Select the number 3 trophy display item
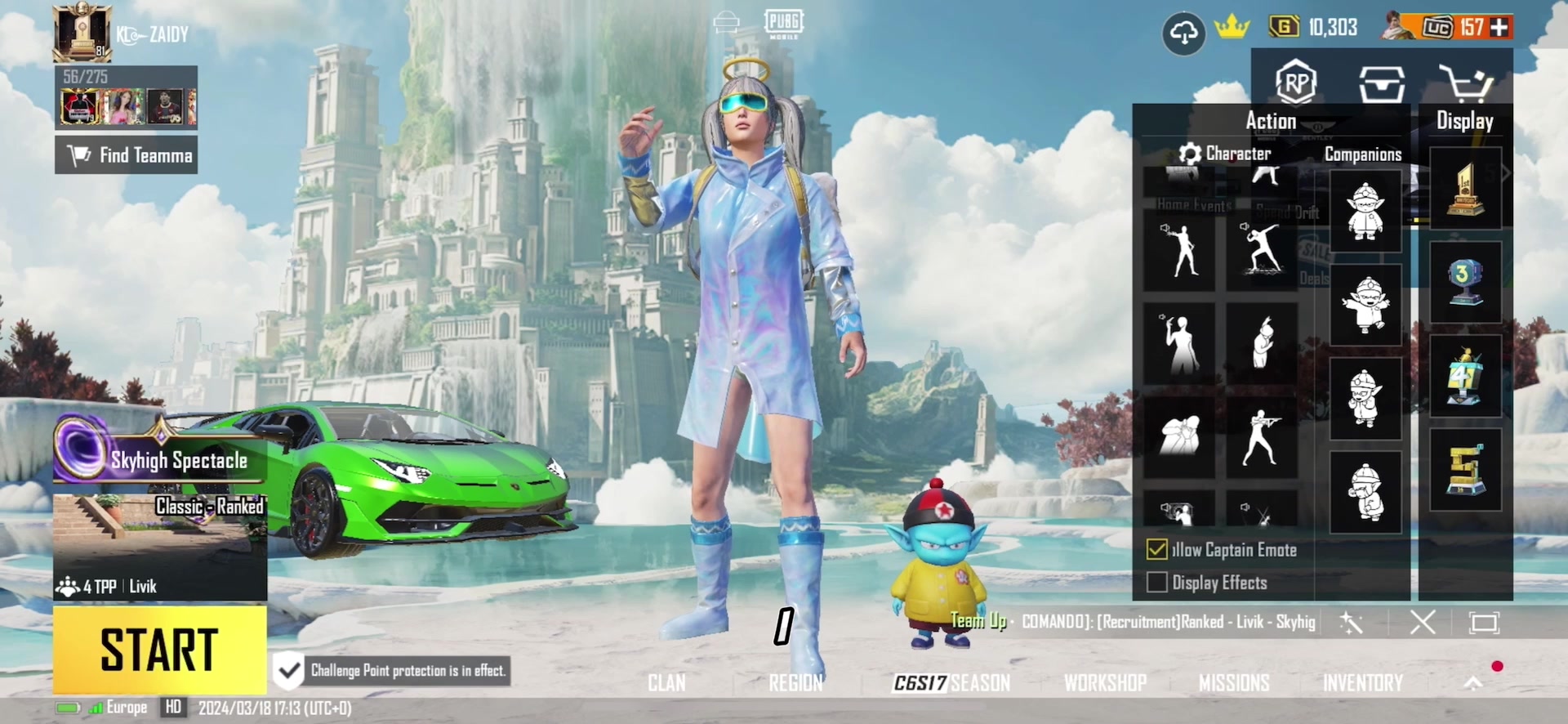 point(1465,282)
